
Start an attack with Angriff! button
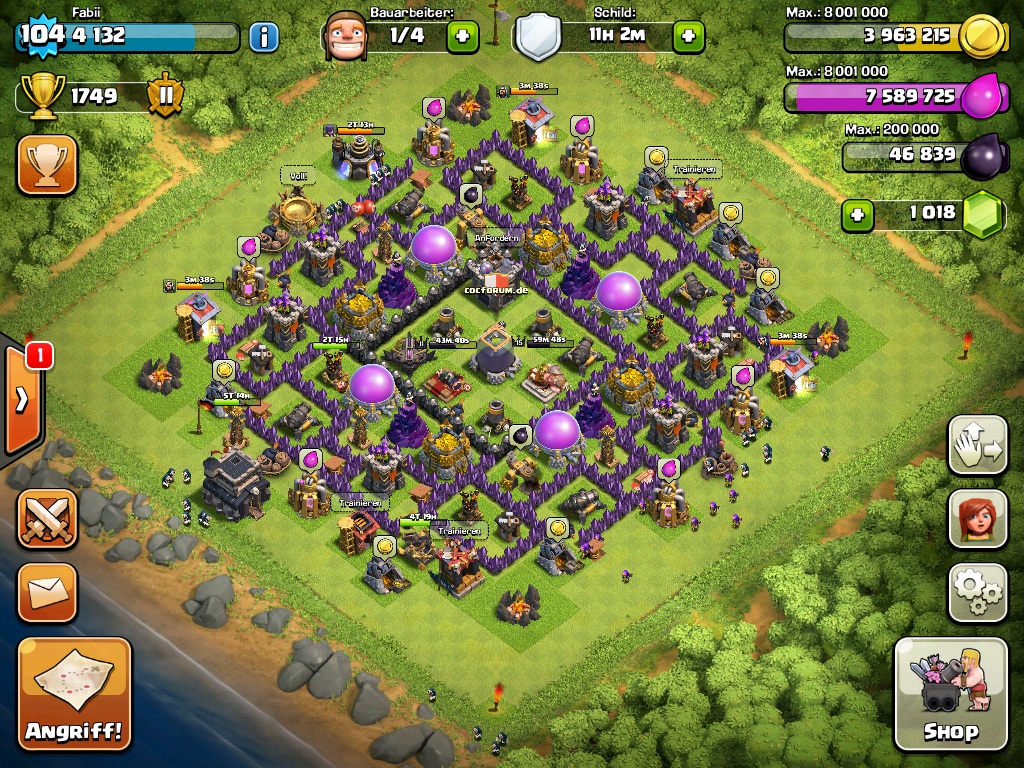click(x=74, y=693)
